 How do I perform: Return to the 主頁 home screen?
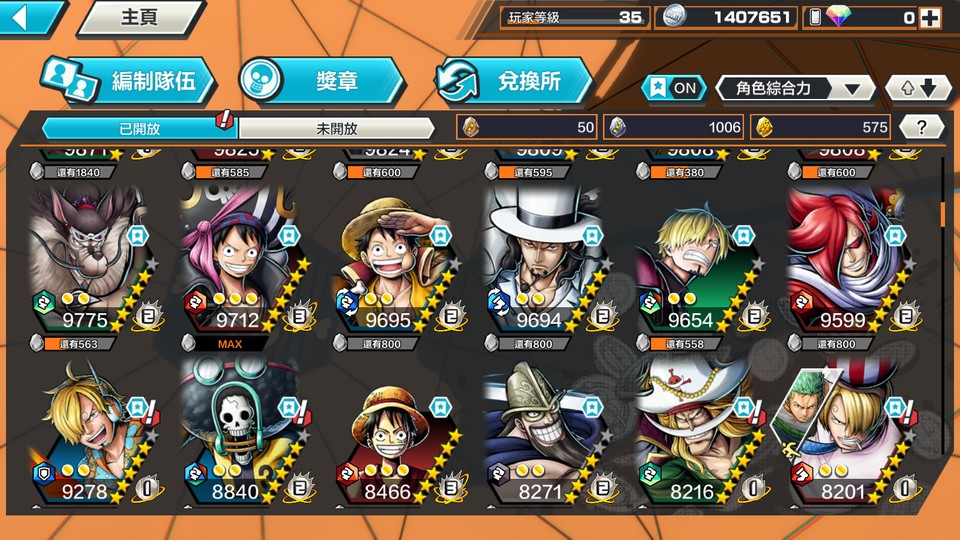[139, 17]
